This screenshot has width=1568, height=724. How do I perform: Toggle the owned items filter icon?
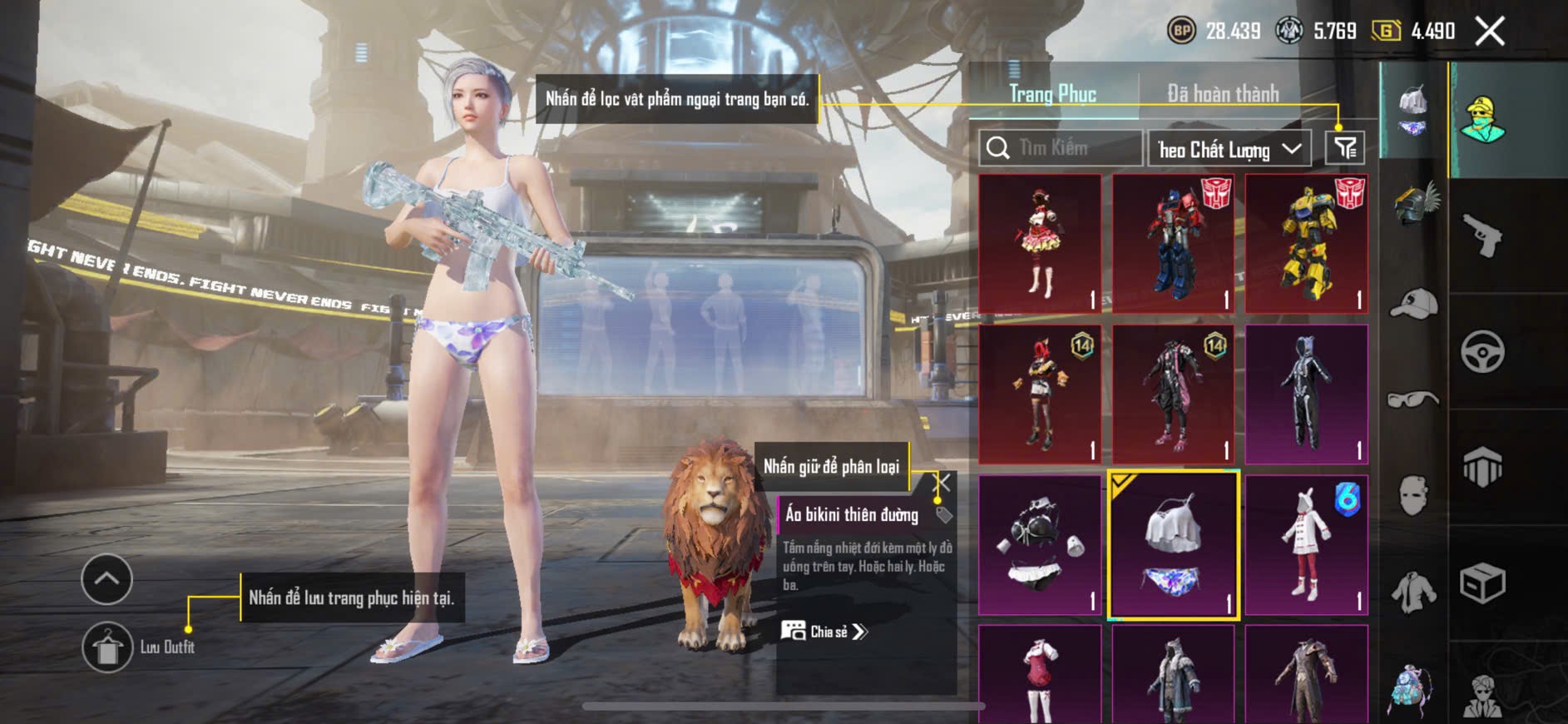click(x=1344, y=148)
